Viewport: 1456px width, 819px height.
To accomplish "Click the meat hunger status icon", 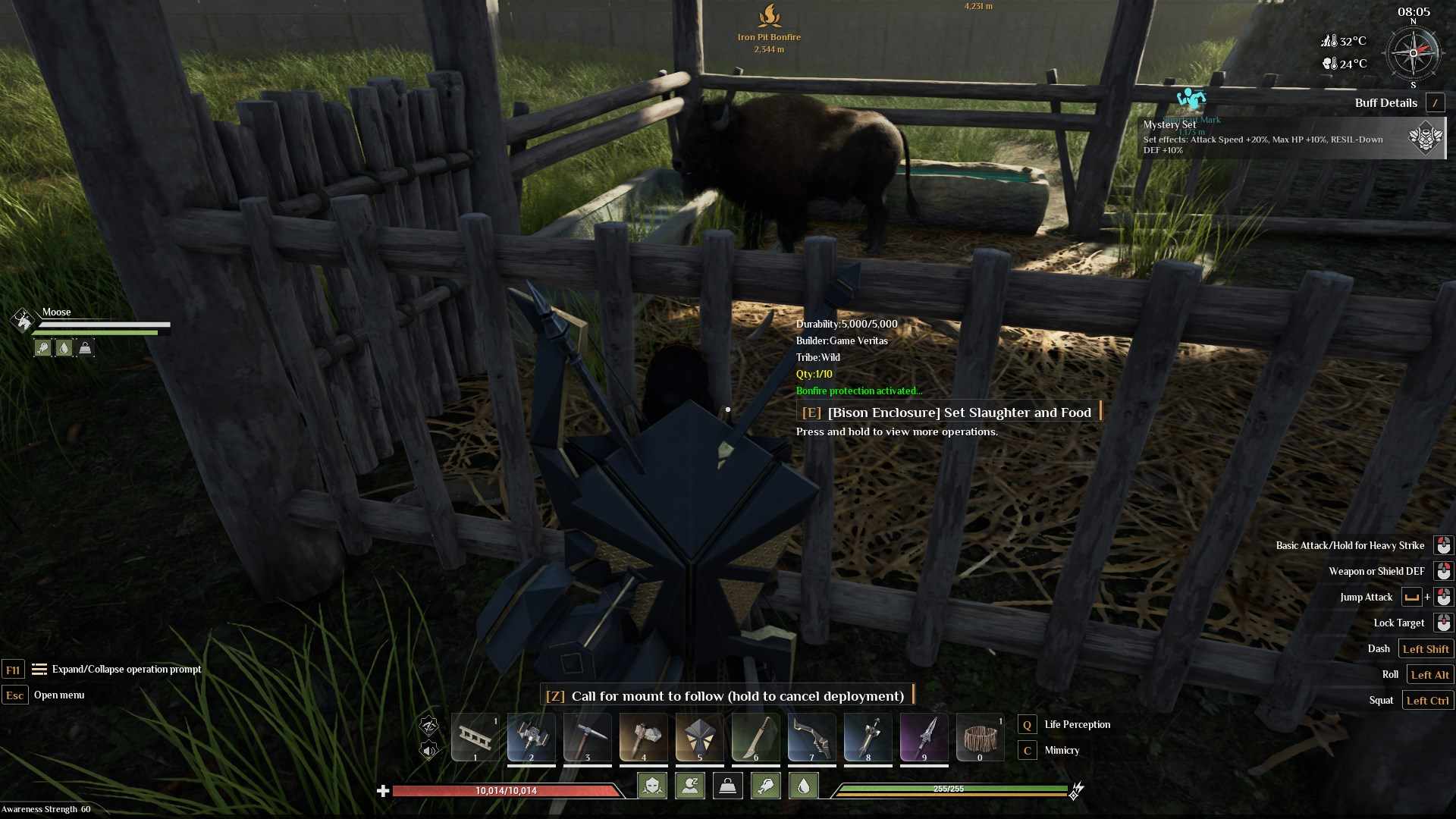I will coord(765,786).
